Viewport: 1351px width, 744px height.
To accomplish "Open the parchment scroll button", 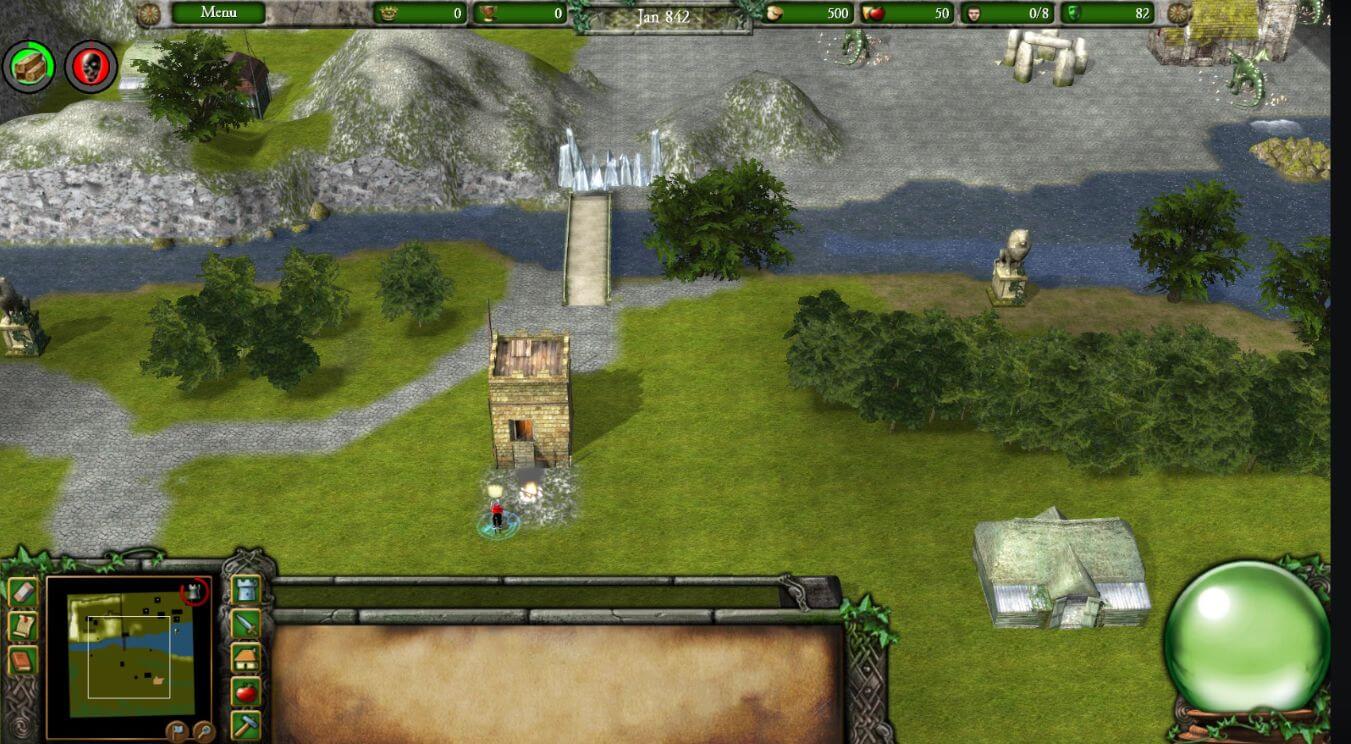I will [23, 627].
